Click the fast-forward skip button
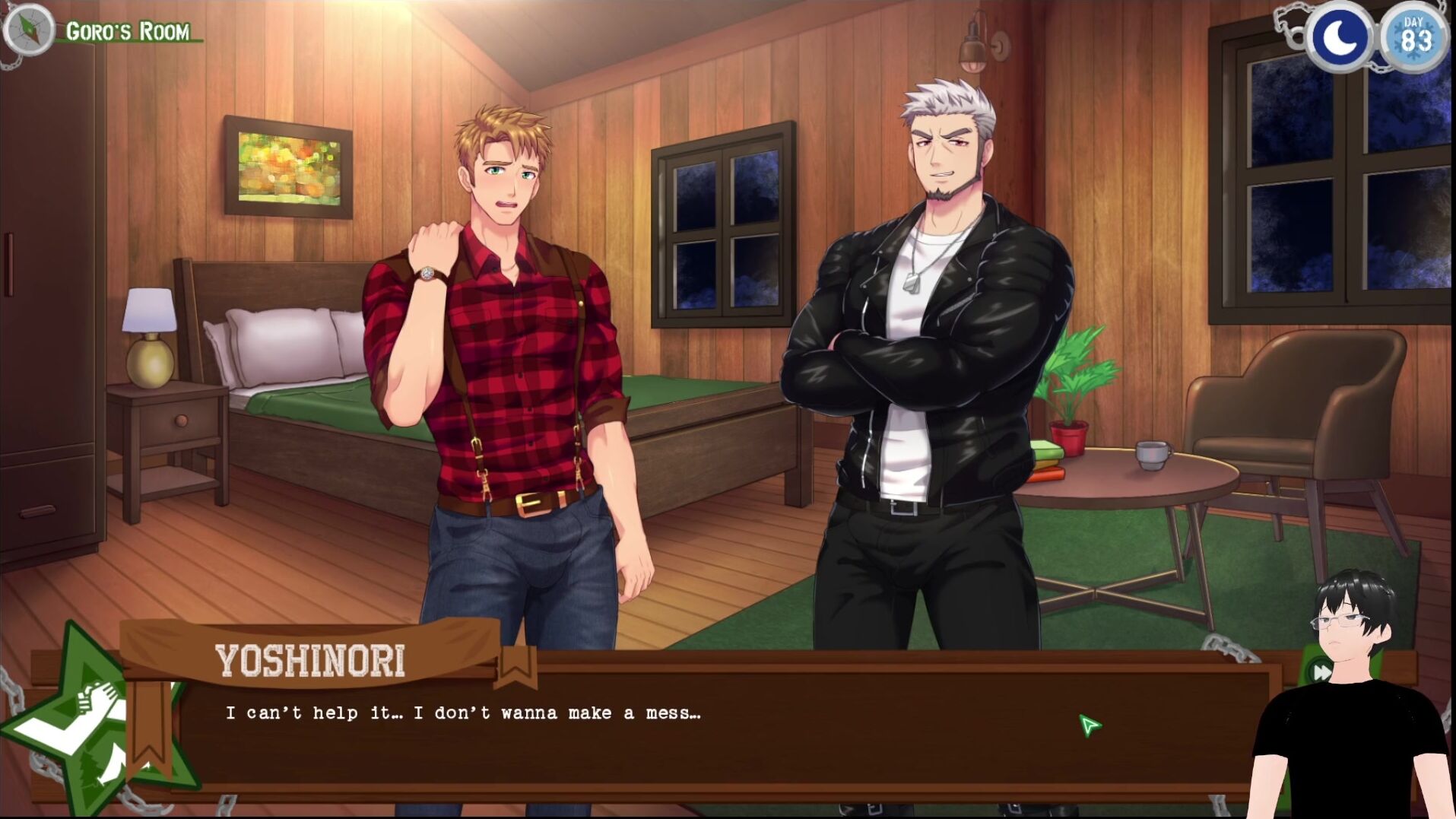The width and height of the screenshot is (1456, 819). tap(1321, 672)
